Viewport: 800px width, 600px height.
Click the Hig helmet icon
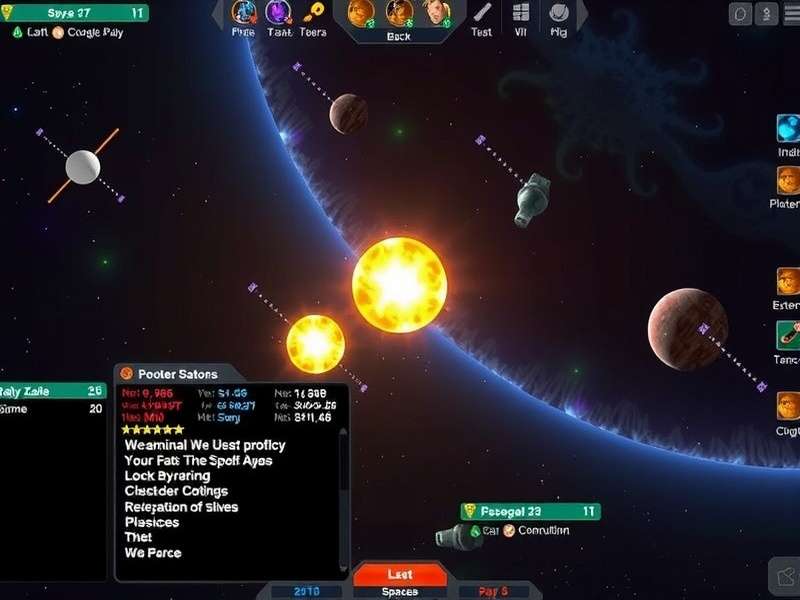pos(559,14)
